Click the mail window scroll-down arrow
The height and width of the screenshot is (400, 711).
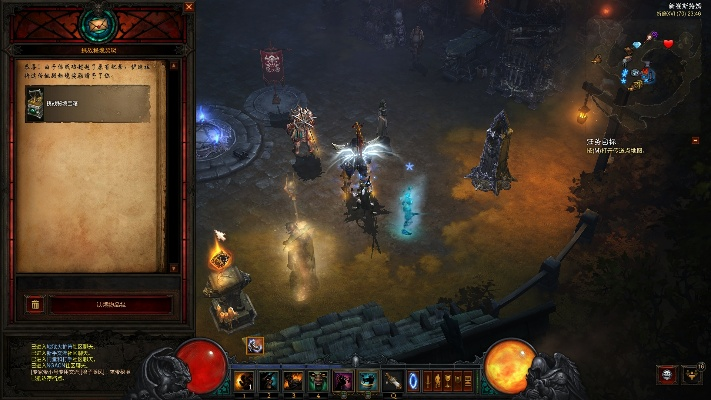pyautogui.click(x=173, y=267)
